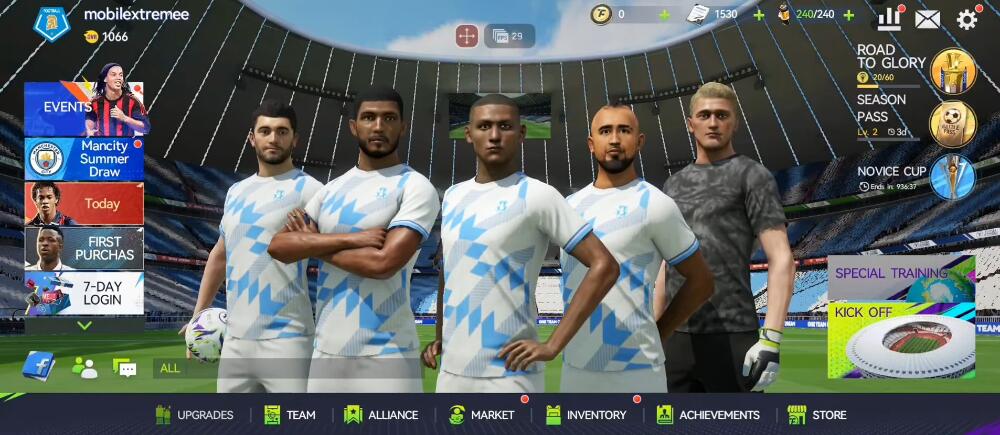Expand the banner list with green arrow
Viewport: 1000px width, 435px height.
pos(84,325)
